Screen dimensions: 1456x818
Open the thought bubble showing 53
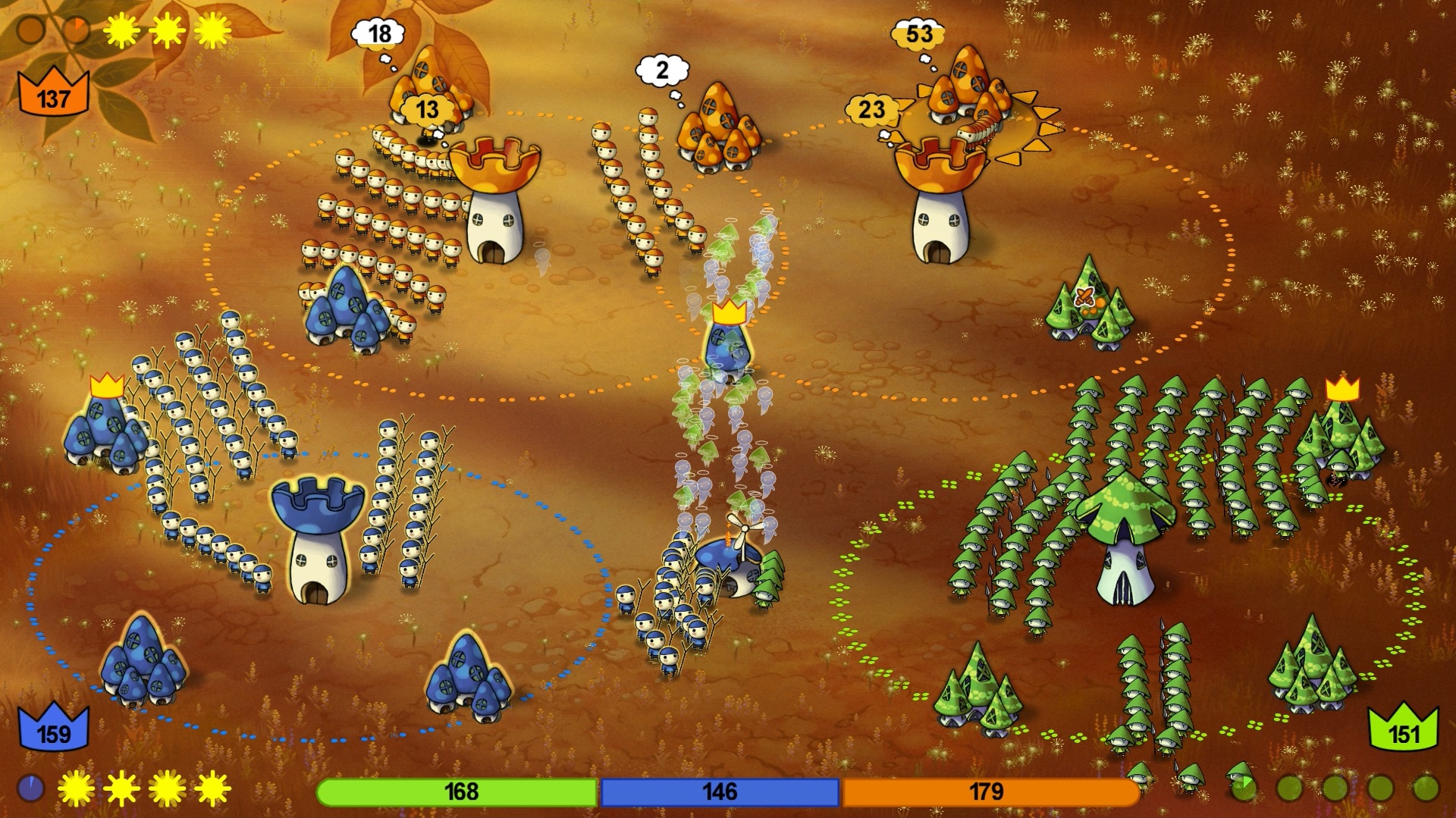point(919,33)
